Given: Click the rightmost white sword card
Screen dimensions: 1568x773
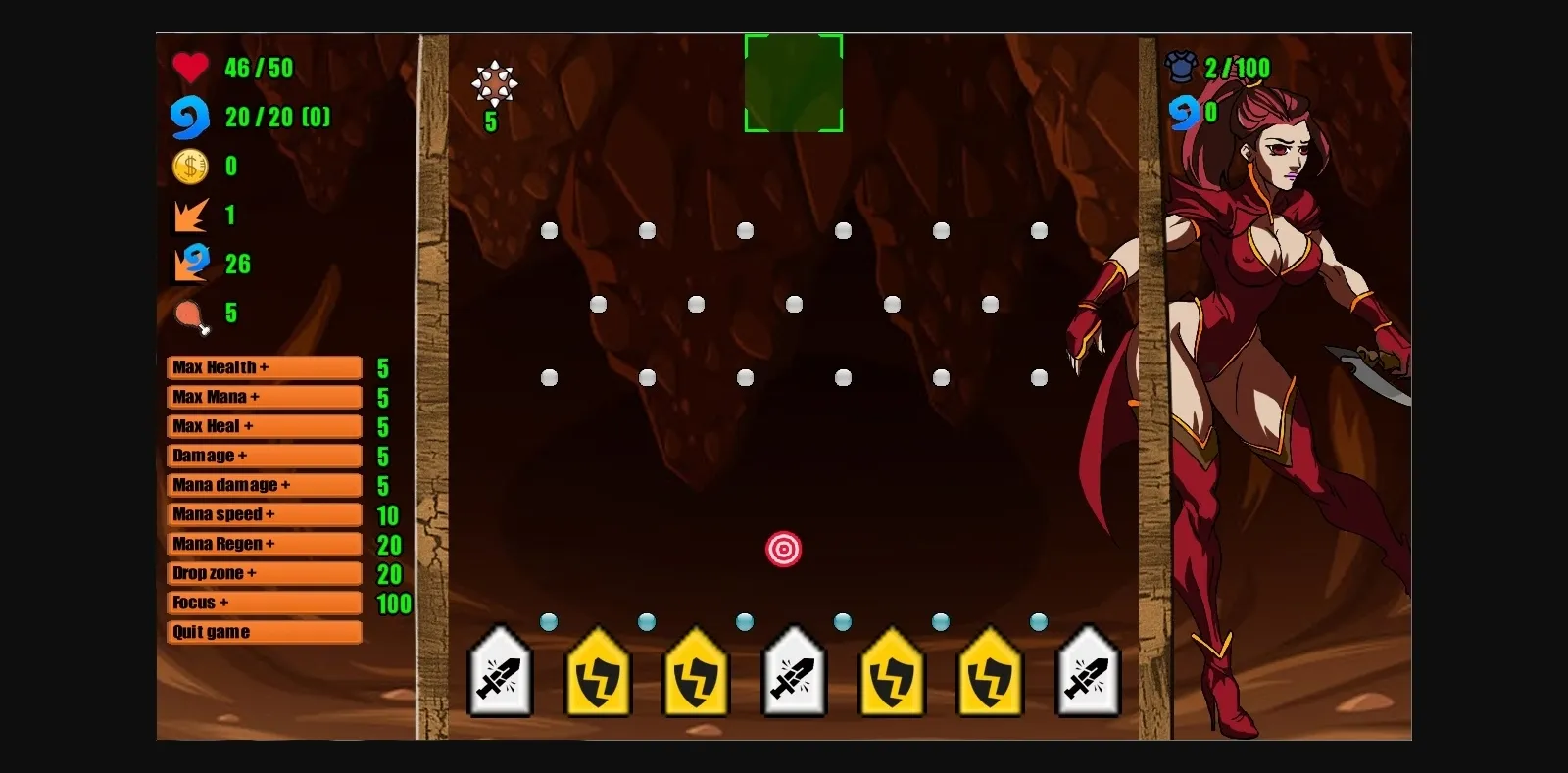Looking at the screenshot, I should tap(1087, 676).
